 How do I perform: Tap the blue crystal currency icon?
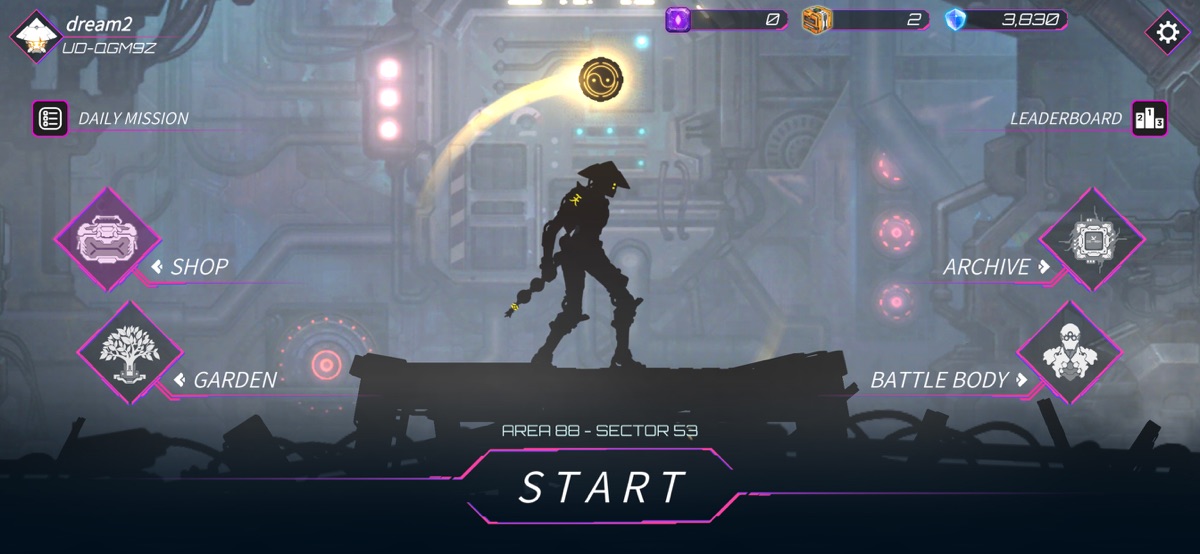coord(957,20)
